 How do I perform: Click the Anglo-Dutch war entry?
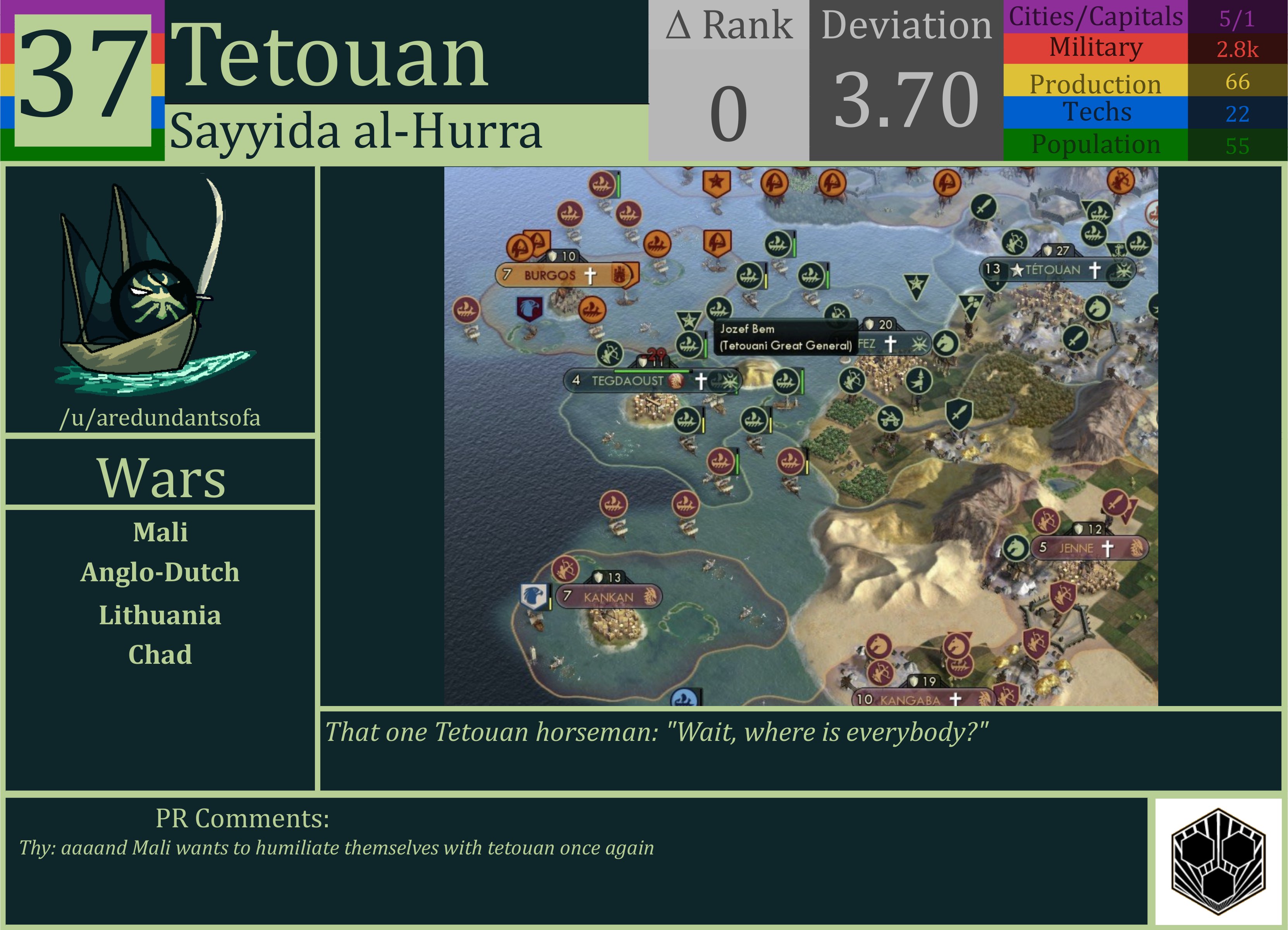160,573
